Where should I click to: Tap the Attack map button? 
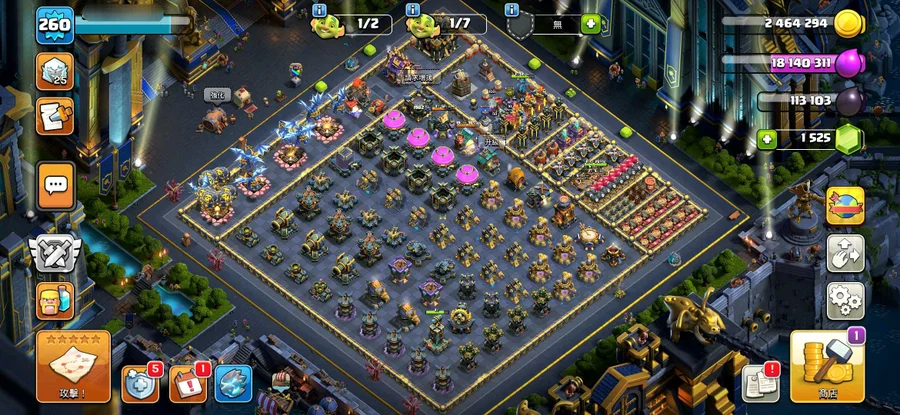73,366
